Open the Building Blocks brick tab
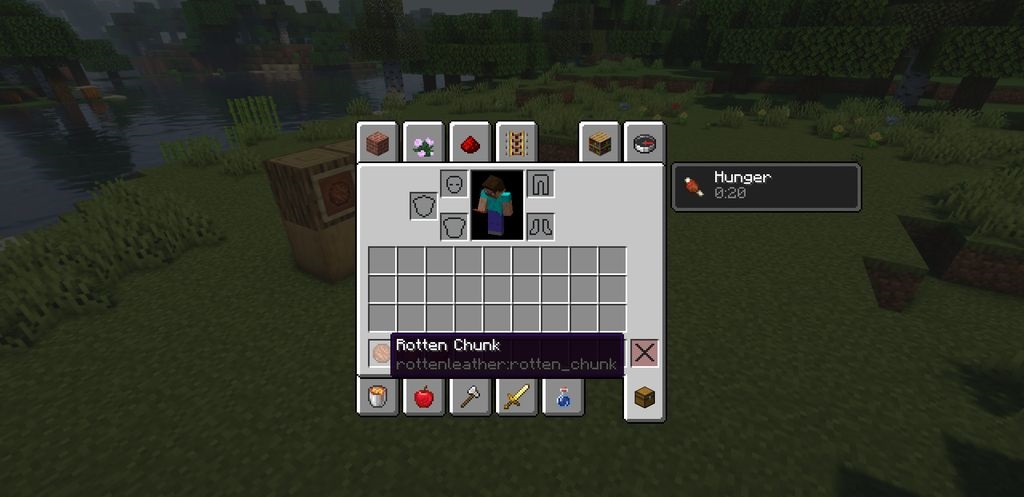This screenshot has width=1024, height=497. [x=378, y=145]
